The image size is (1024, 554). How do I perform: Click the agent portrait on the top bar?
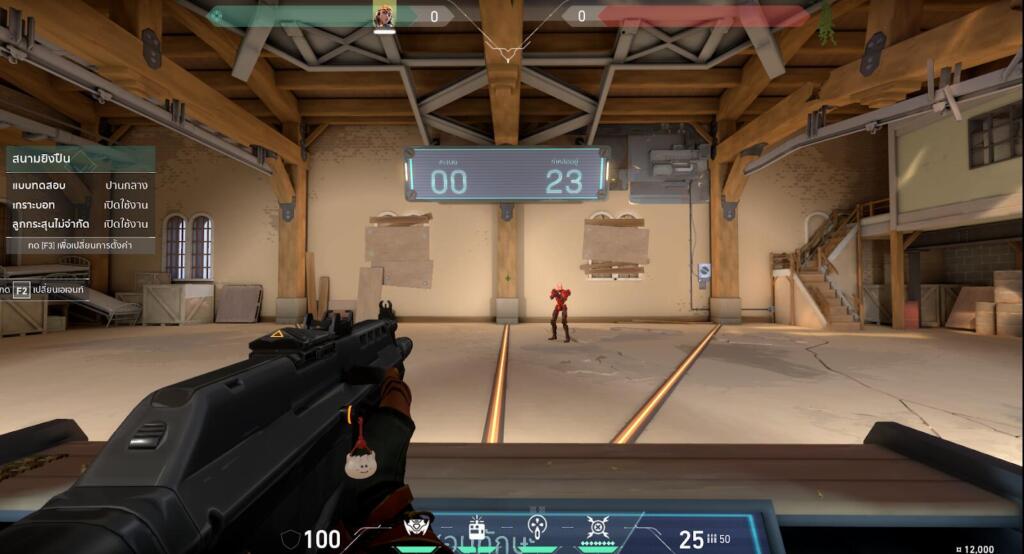(385, 16)
